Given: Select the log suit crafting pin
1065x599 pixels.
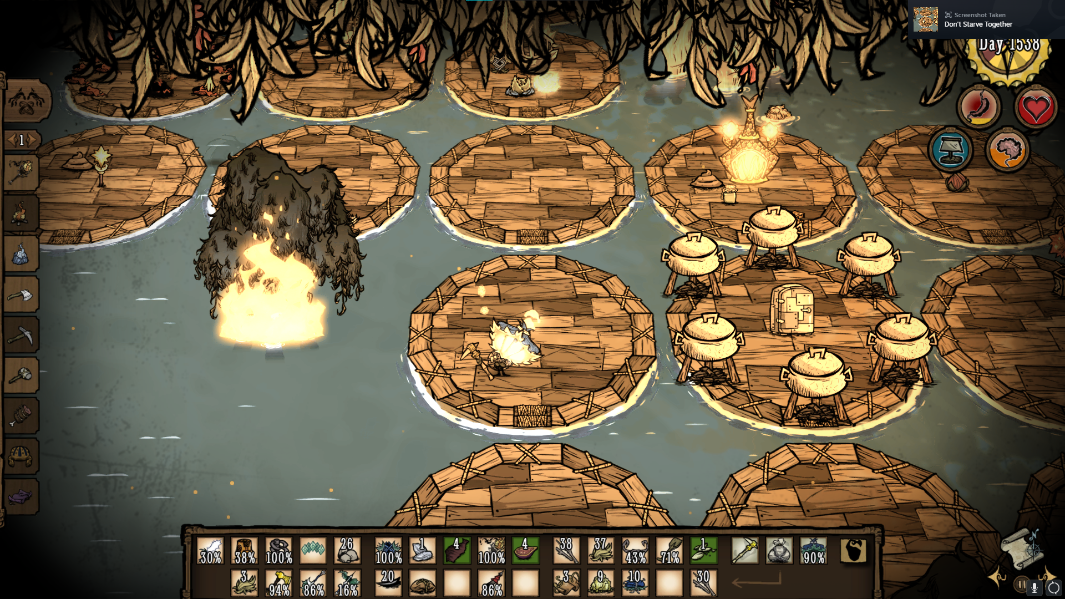Looking at the screenshot, I should pyautogui.click(x=22, y=415).
